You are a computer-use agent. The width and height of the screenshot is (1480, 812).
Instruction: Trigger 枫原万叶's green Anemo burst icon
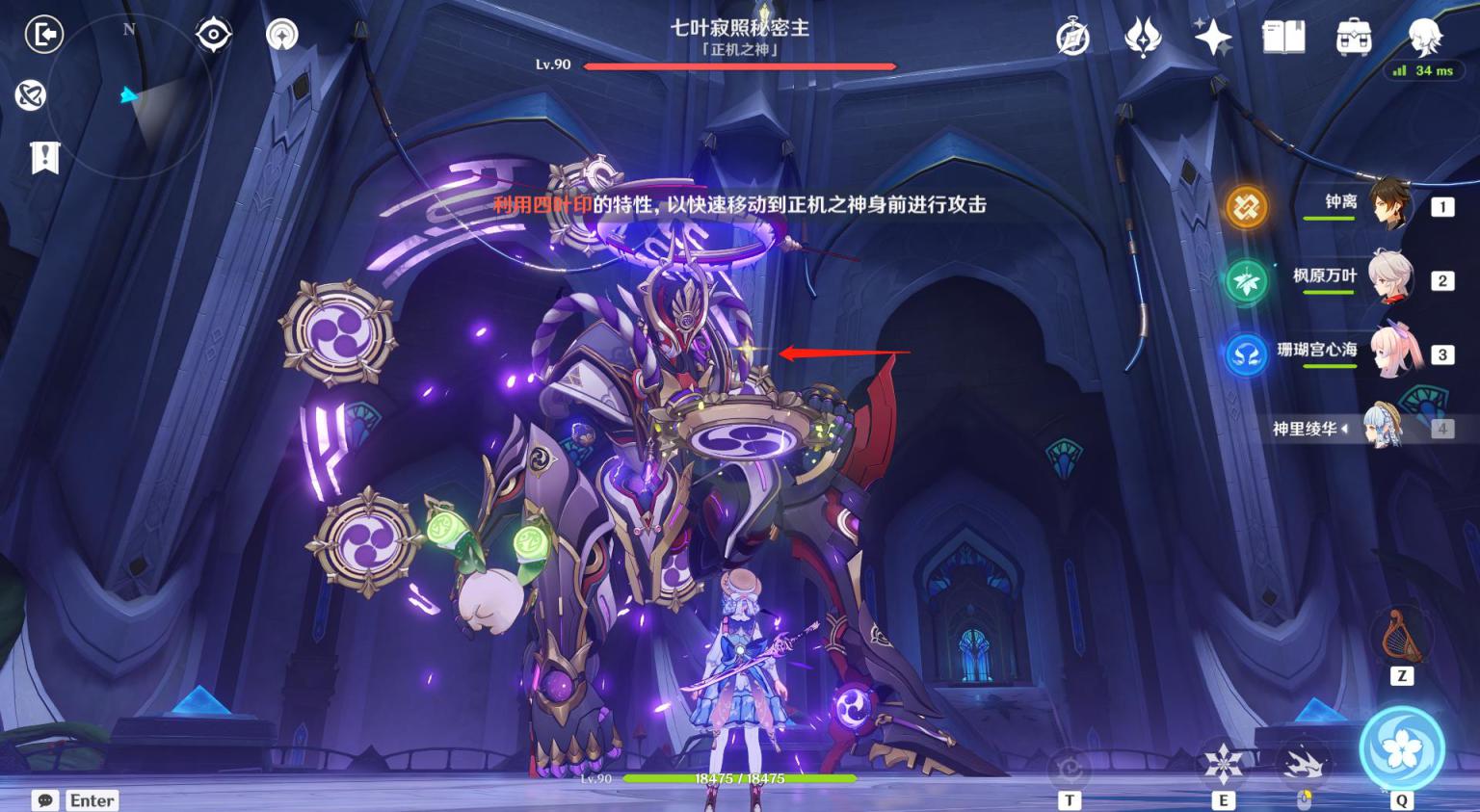coord(1246,281)
